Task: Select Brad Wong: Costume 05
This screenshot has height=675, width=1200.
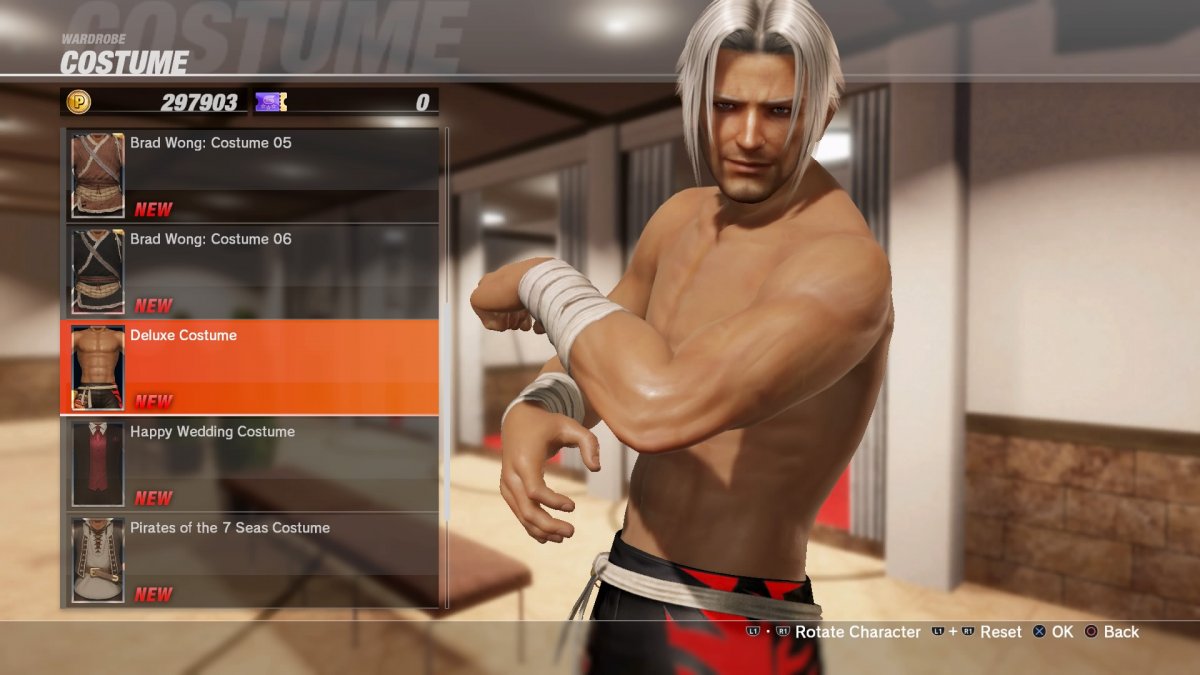Action: [251, 175]
